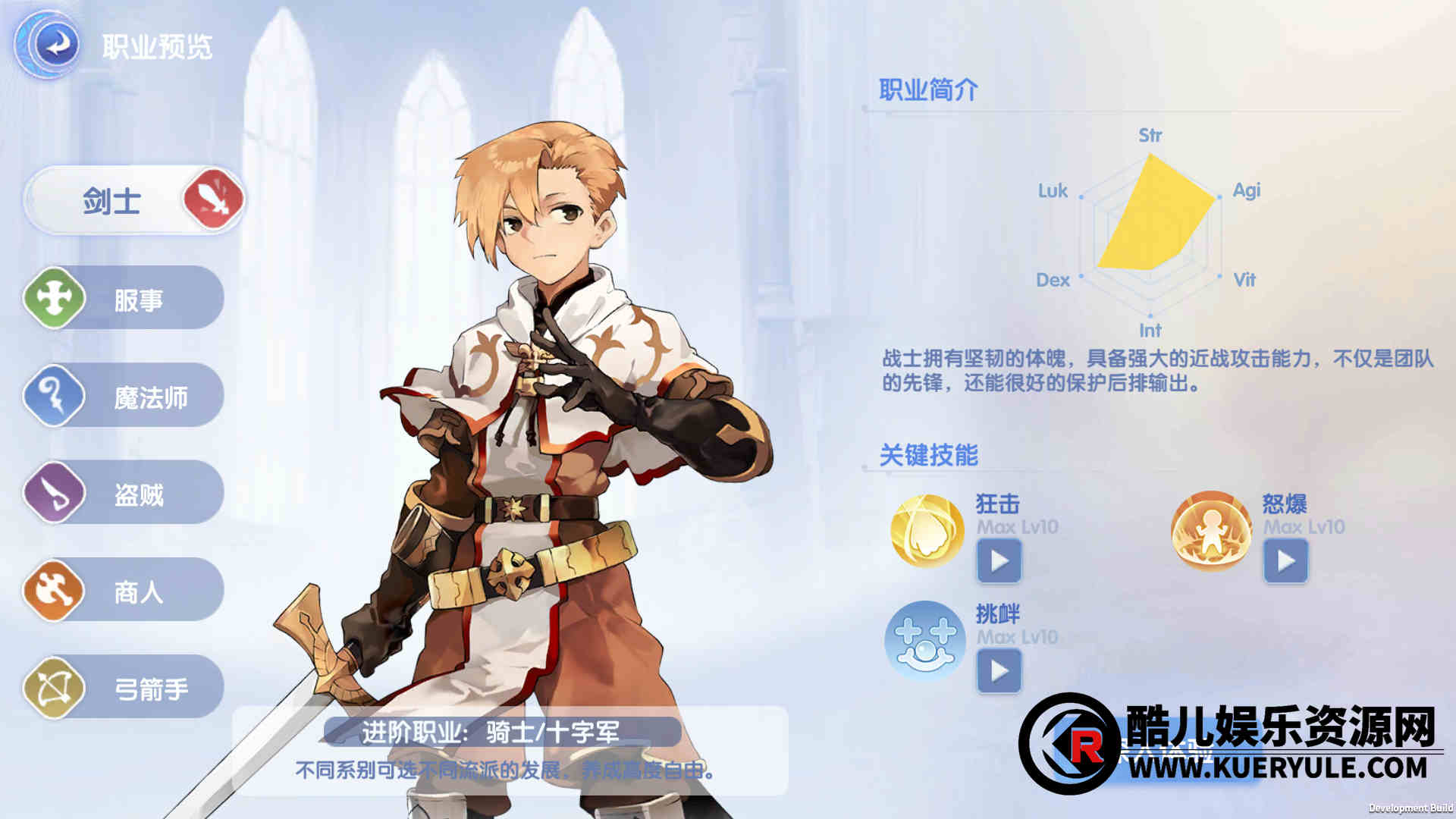Play the 狂击 skill preview video
Image resolution: width=1456 pixels, height=819 pixels.
[999, 562]
